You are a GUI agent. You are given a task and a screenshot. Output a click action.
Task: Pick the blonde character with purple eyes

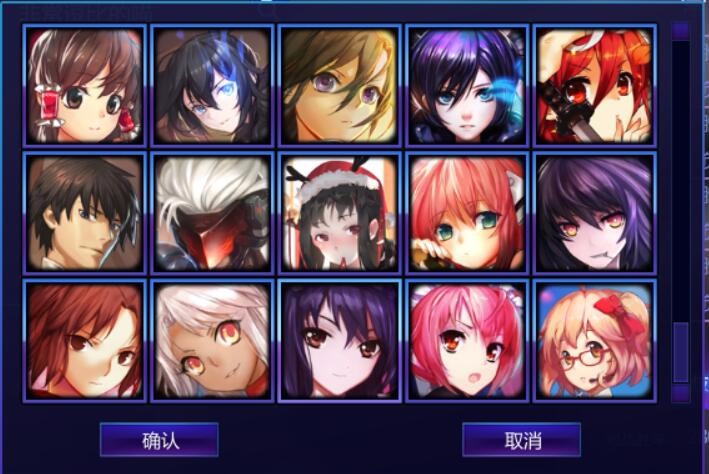pos(339,85)
